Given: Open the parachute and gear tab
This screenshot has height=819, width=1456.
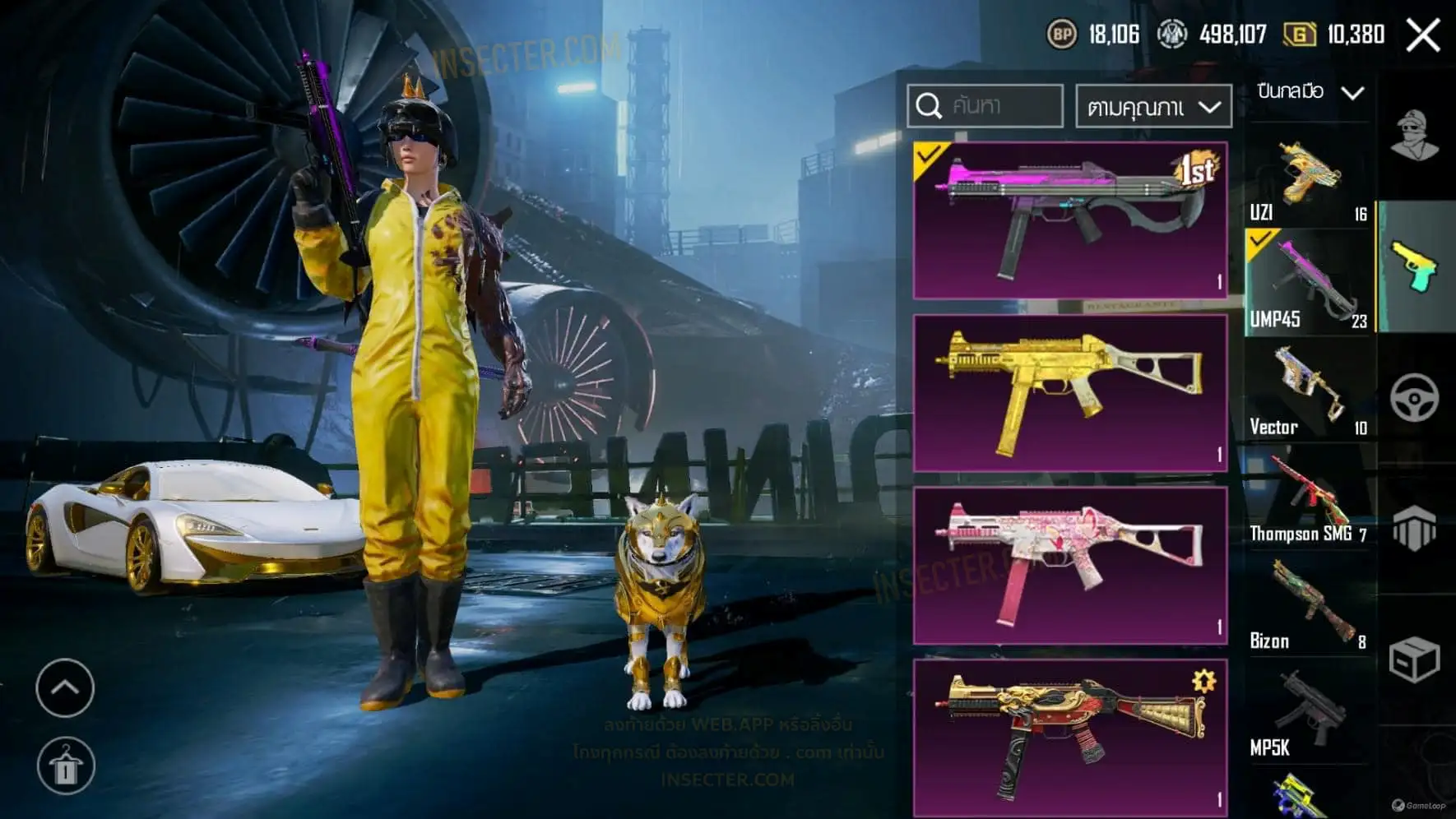Looking at the screenshot, I should [1415, 527].
